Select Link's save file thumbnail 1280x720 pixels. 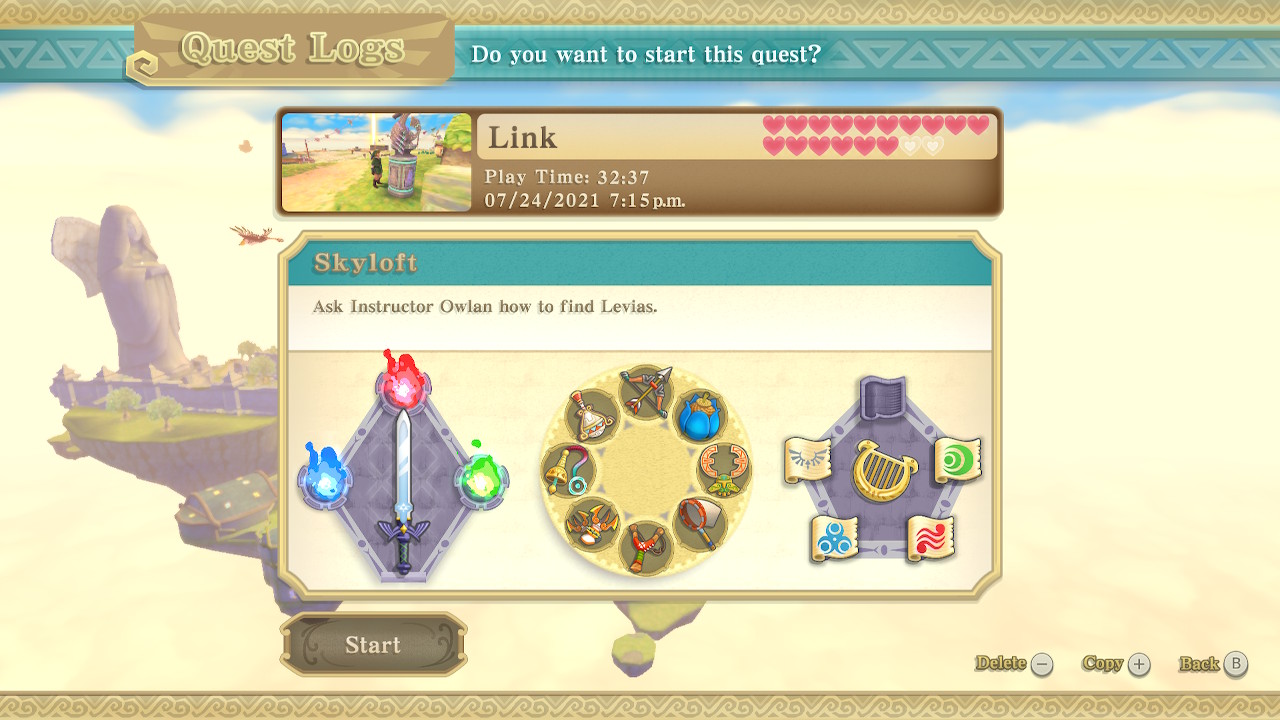376,162
